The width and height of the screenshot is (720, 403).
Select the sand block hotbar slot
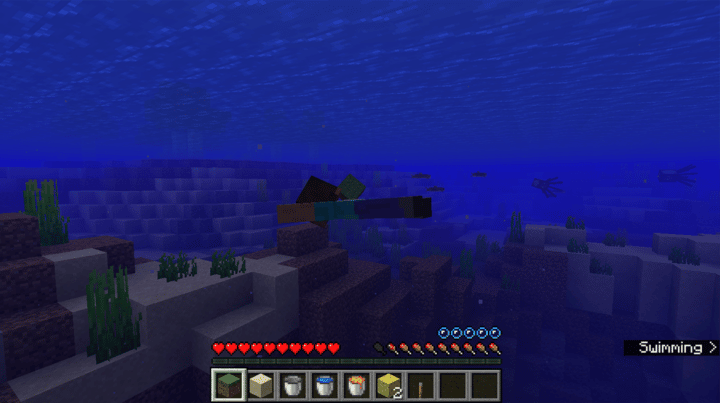click(x=261, y=385)
